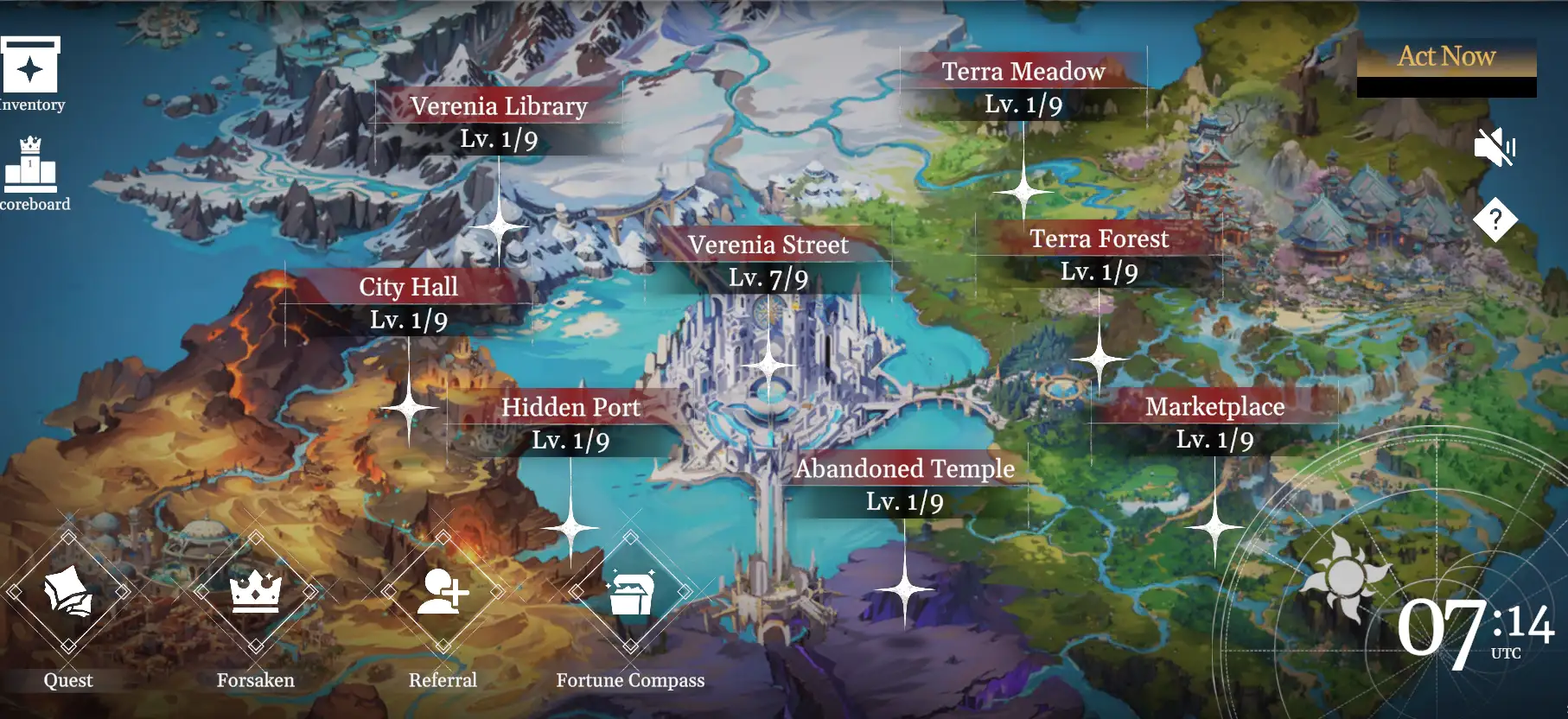The width and height of the screenshot is (1568, 719).
Task: Open the Quest menu
Action: pyautogui.click(x=68, y=593)
